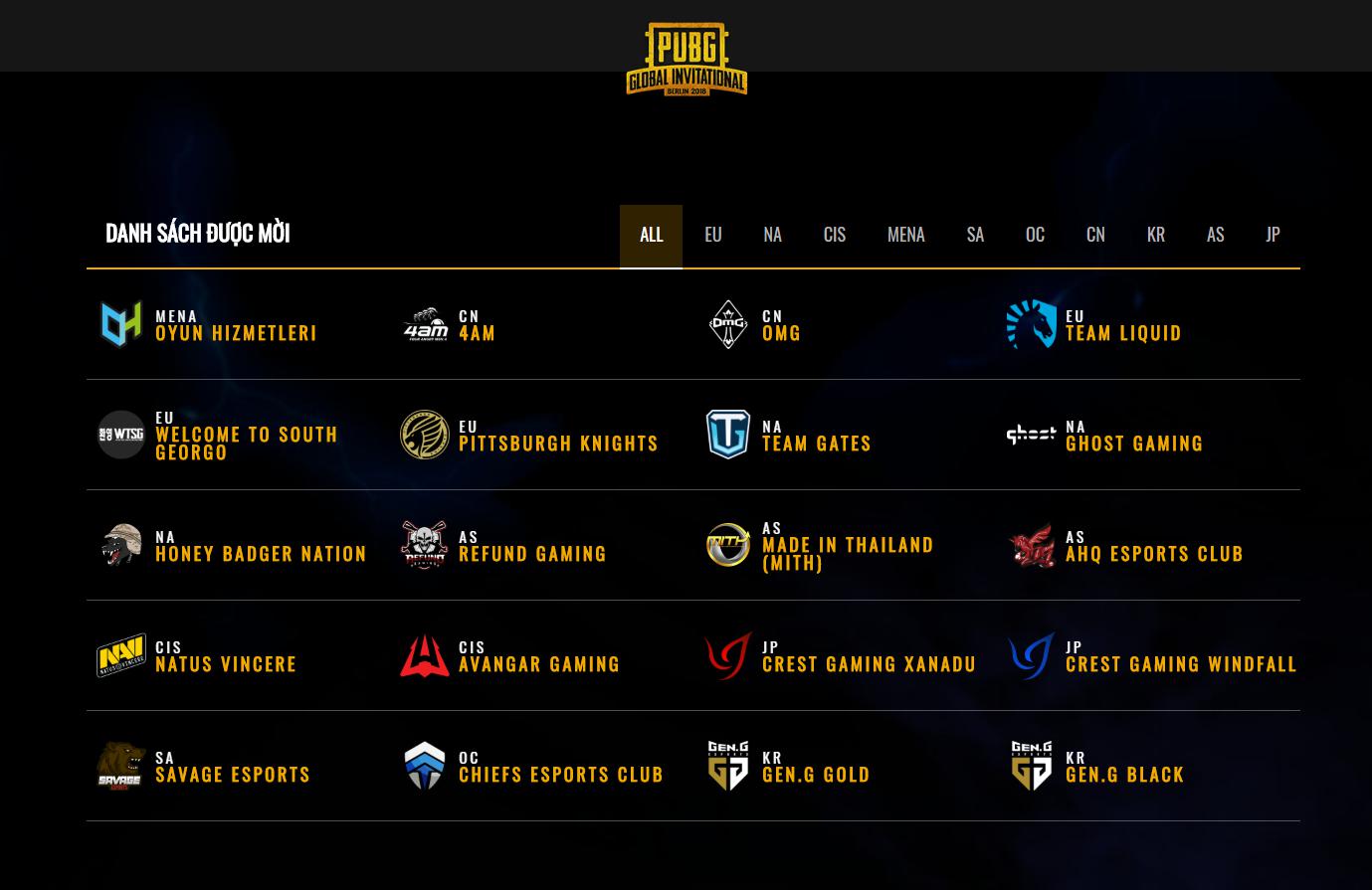1372x890 pixels.
Task: Click the ALL filter tab
Action: 651,236
